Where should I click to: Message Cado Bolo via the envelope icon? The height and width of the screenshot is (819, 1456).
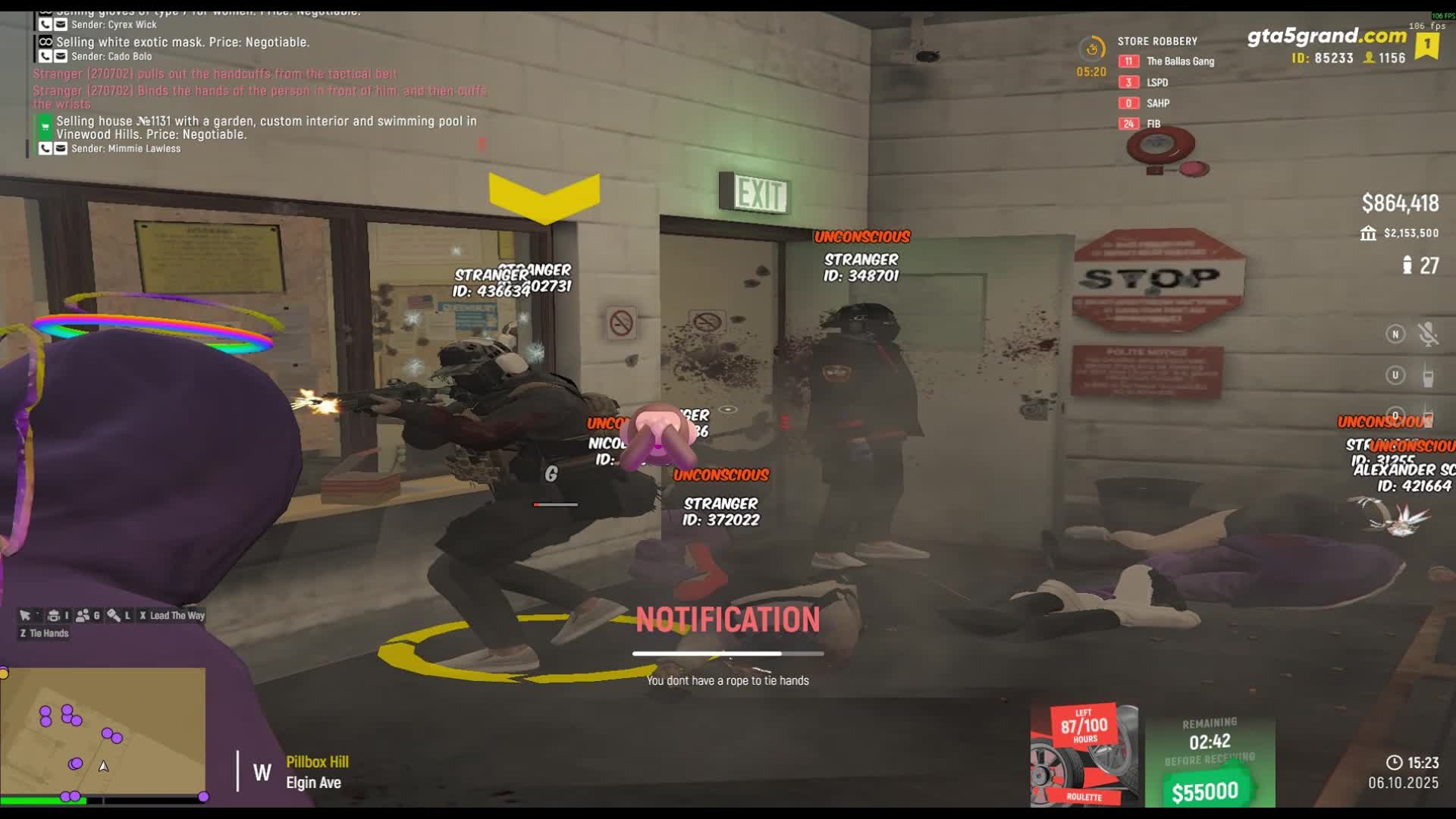61,56
